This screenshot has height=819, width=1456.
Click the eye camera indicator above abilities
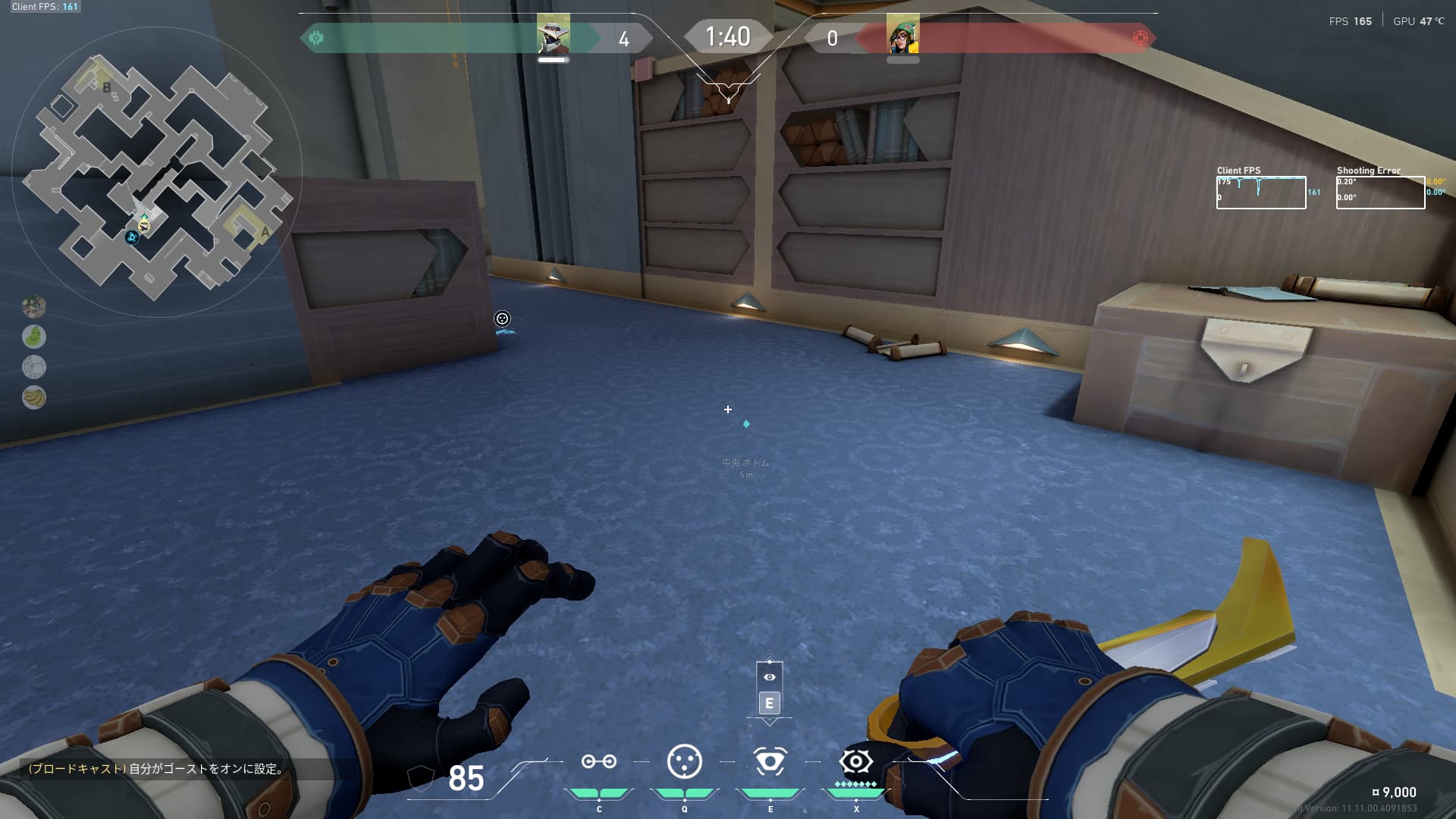tap(770, 676)
